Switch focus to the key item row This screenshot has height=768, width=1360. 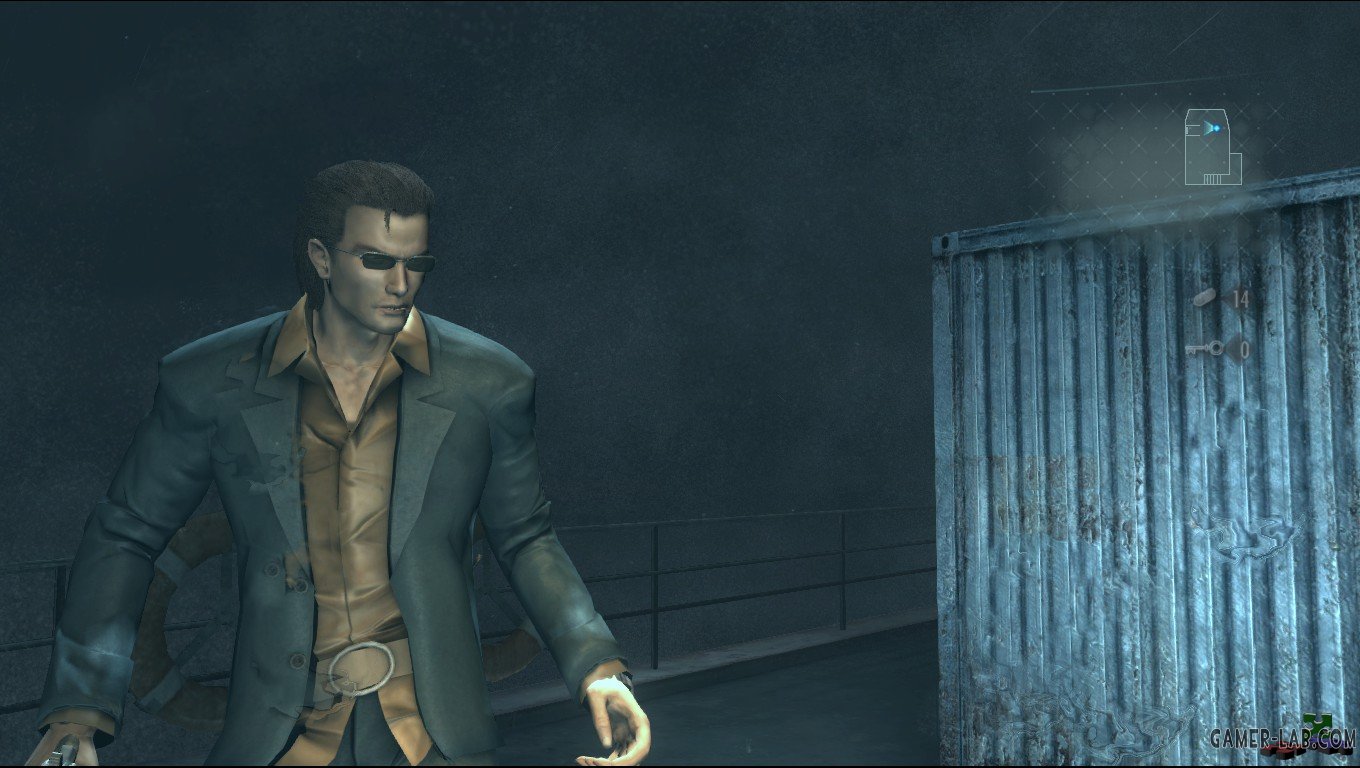point(1224,349)
